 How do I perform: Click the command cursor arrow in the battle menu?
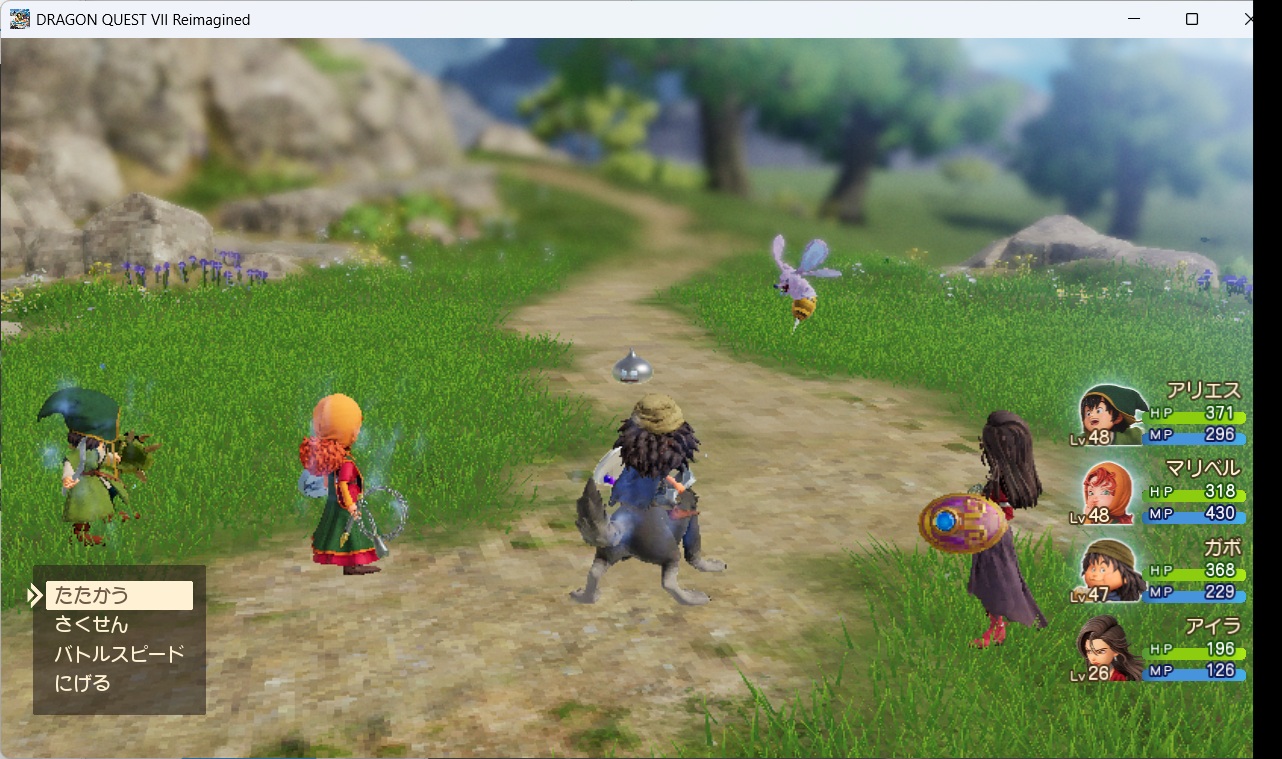coord(34,594)
